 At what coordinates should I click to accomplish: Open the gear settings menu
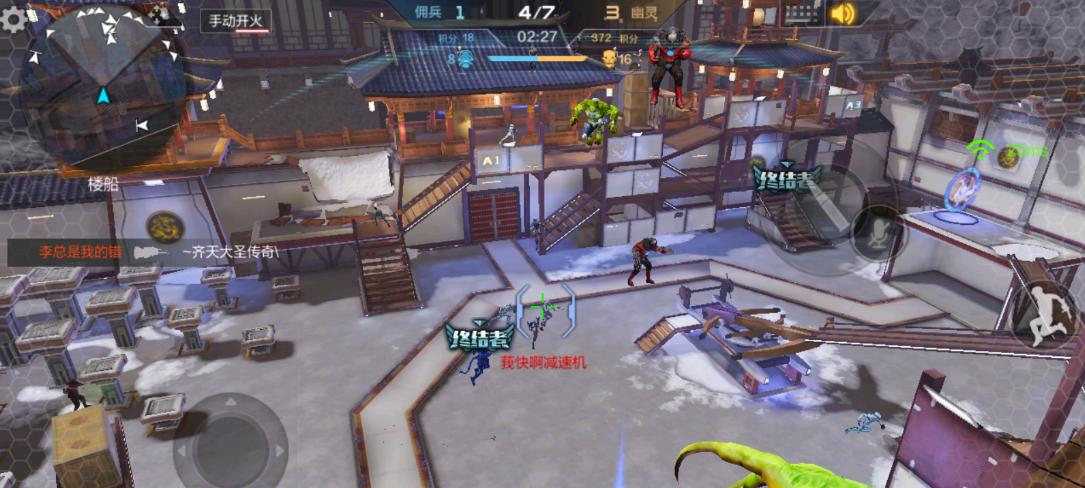tap(13, 19)
